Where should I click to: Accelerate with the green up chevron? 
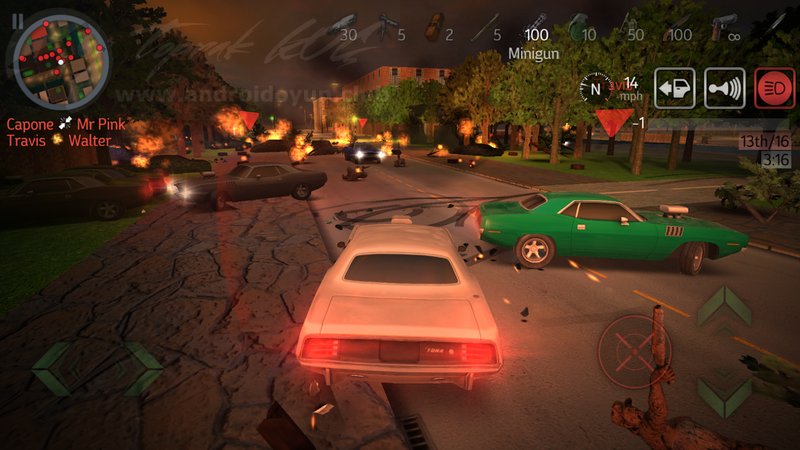point(724,306)
